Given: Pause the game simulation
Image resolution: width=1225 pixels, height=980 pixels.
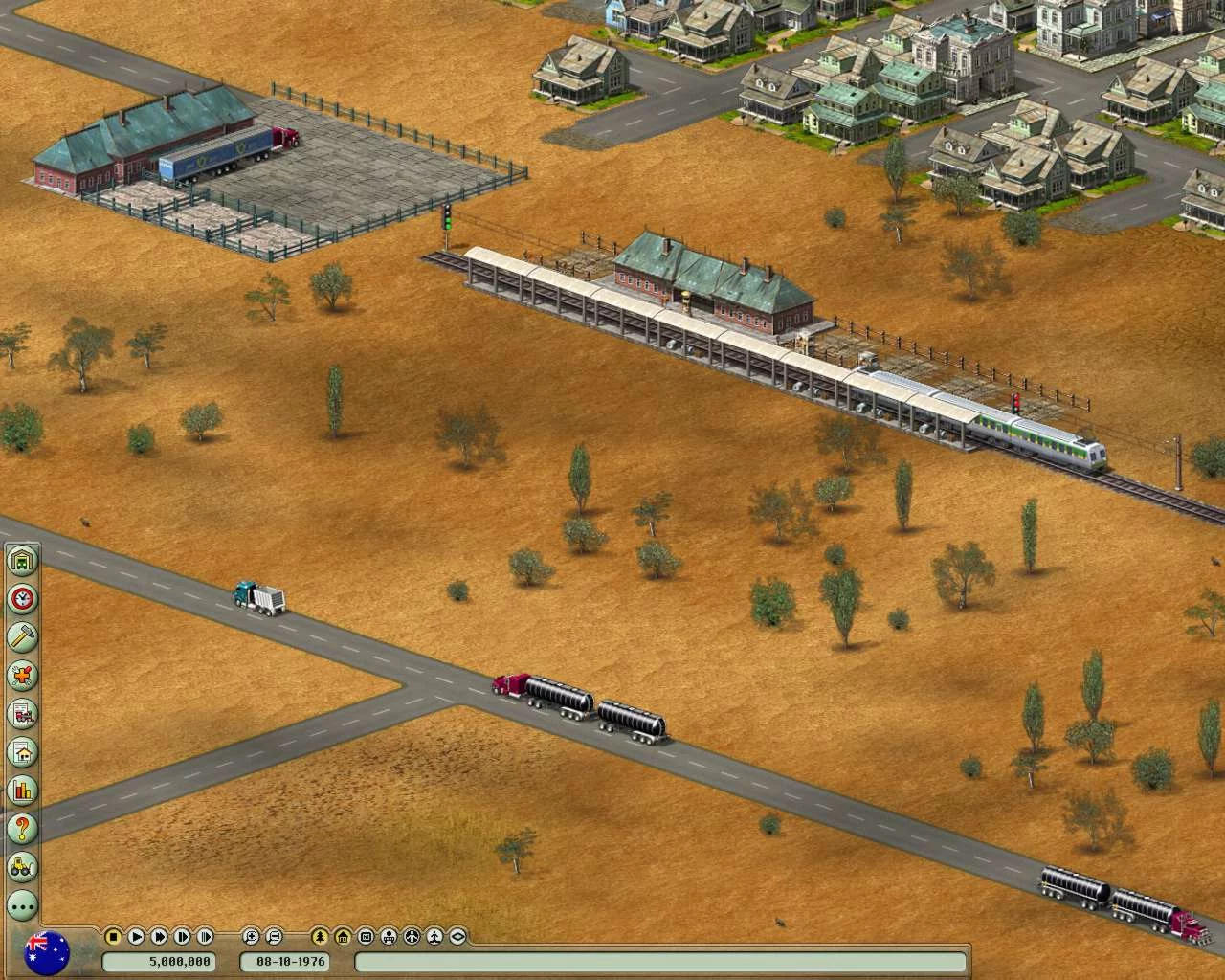Looking at the screenshot, I should tap(115, 937).
